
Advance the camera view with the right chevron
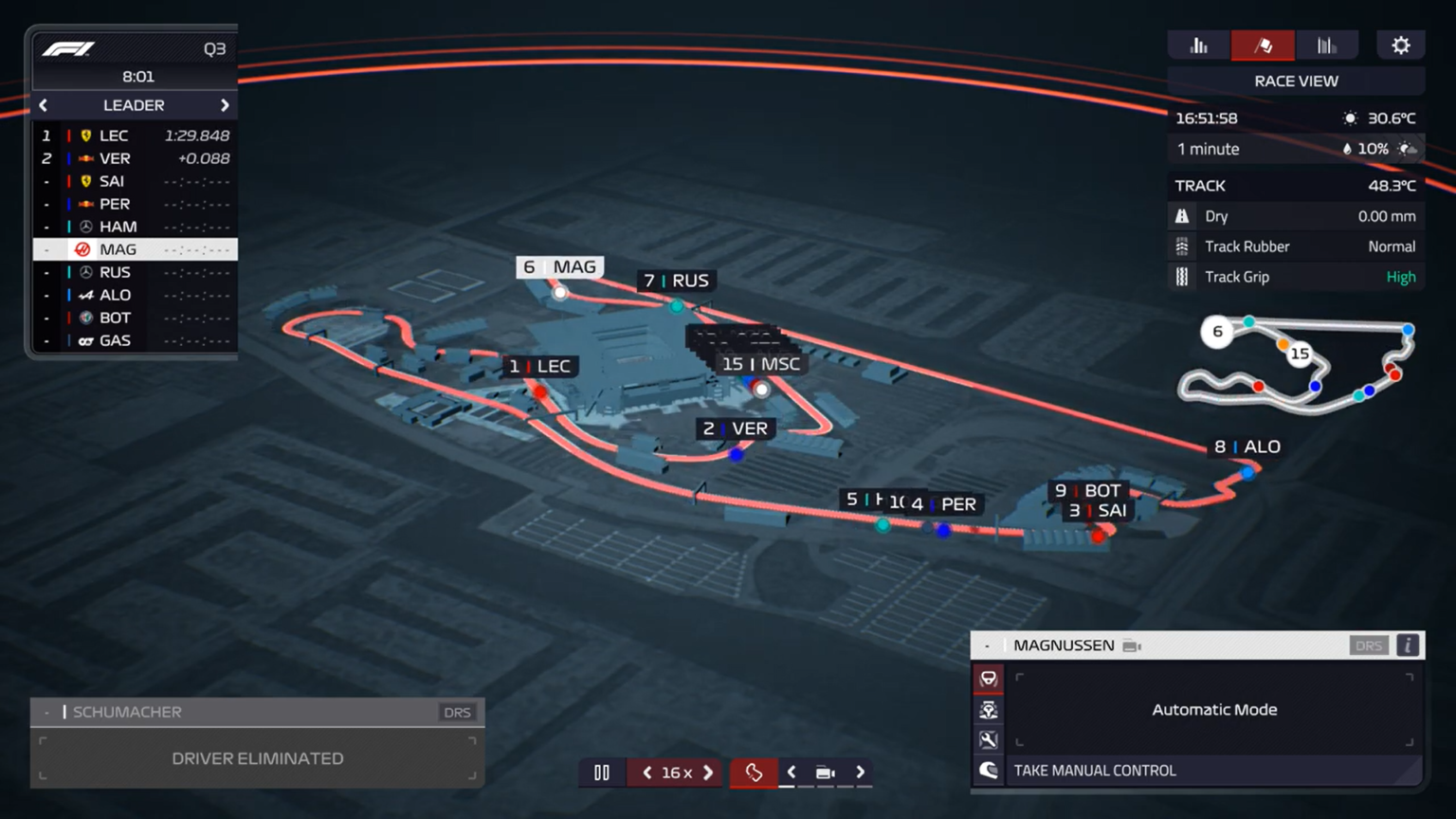pyautogui.click(x=860, y=773)
